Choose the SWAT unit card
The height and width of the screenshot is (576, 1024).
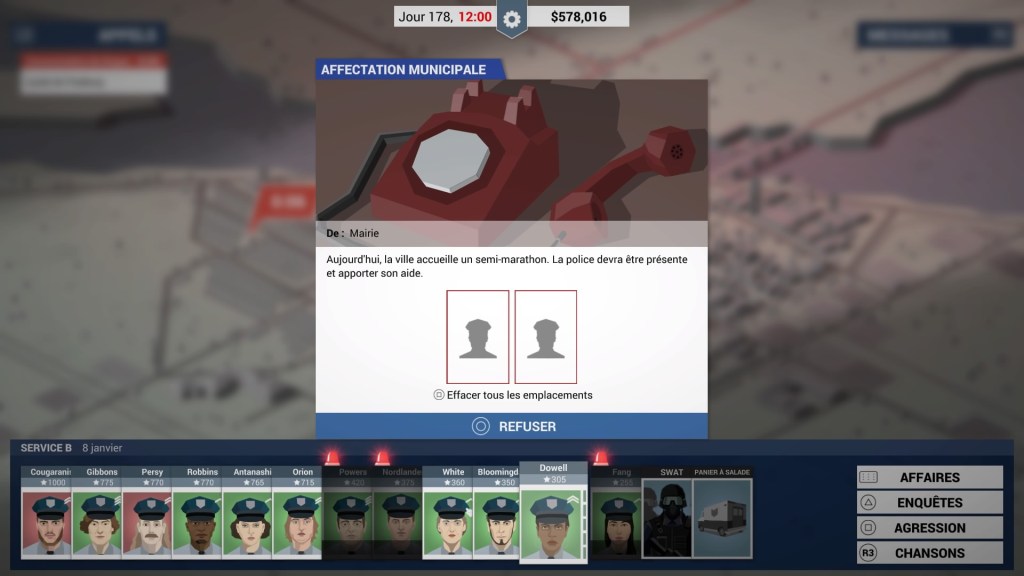point(667,516)
